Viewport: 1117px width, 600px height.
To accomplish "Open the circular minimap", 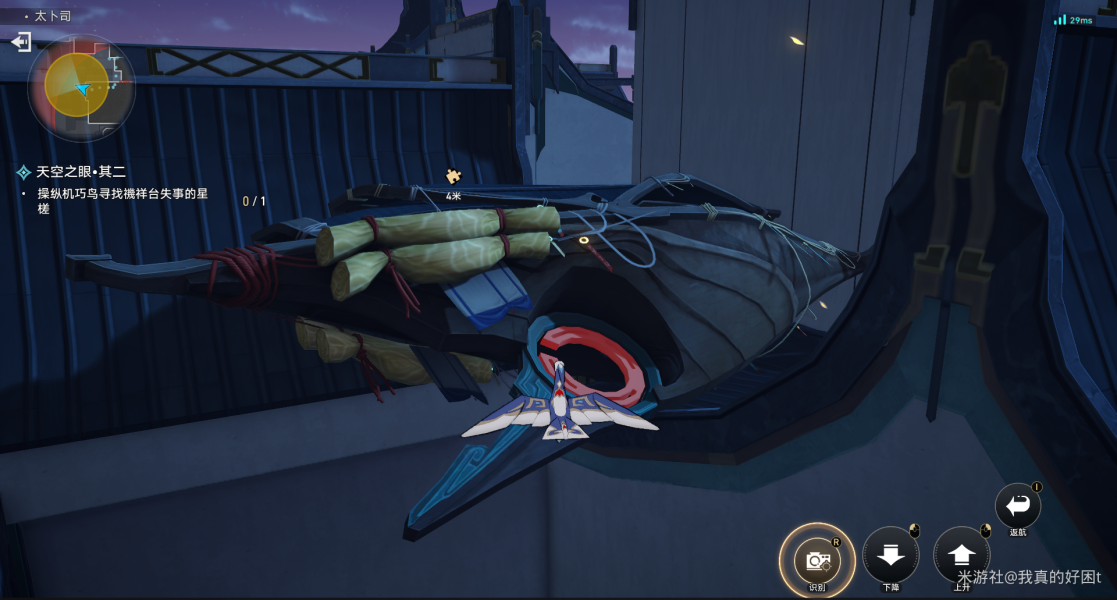I will [x=81, y=87].
